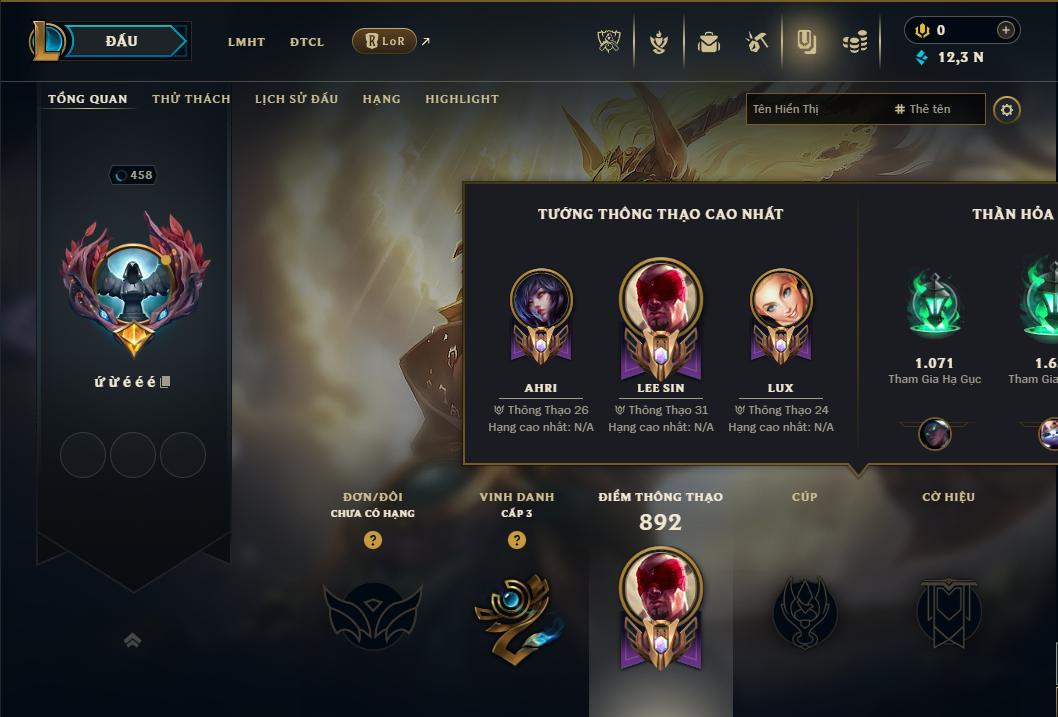
Task: Open the LMHT game section
Action: click(246, 42)
